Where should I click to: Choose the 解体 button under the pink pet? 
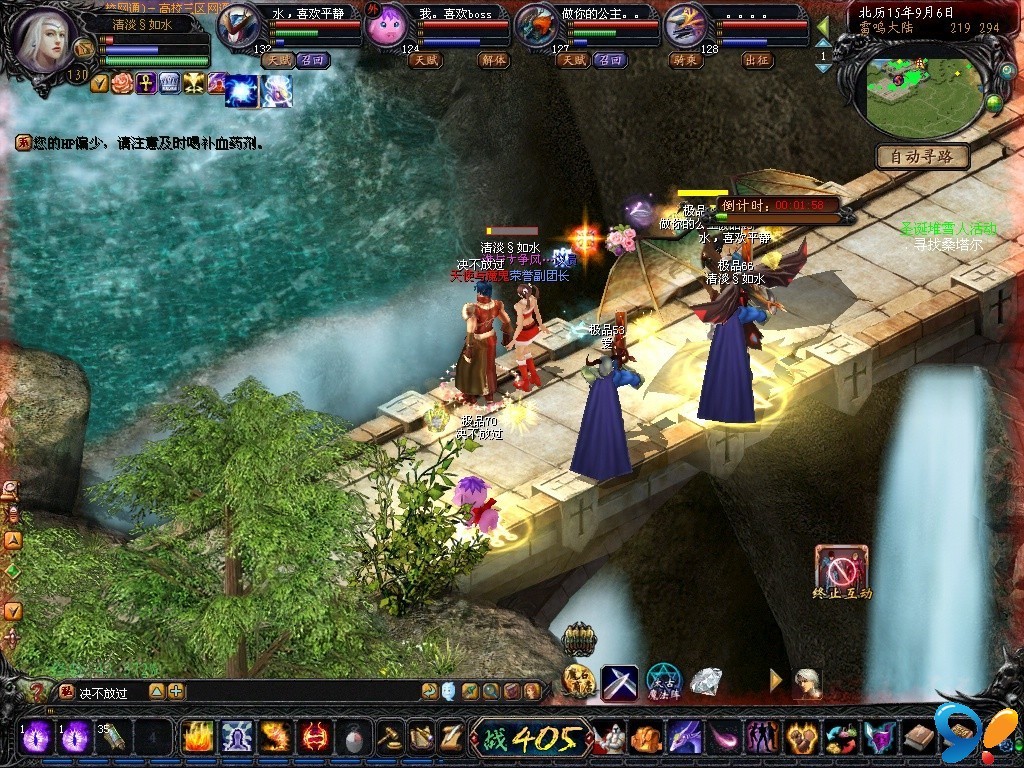[x=491, y=60]
